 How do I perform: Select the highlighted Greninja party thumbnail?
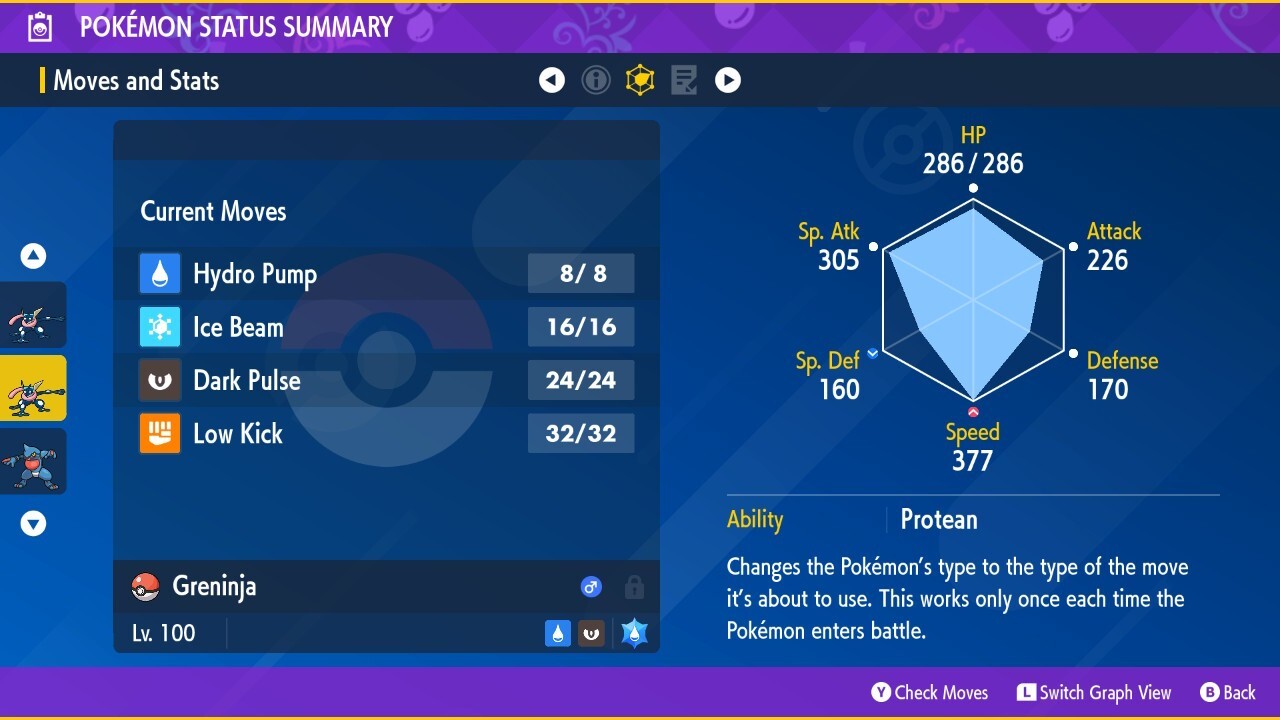coord(33,387)
